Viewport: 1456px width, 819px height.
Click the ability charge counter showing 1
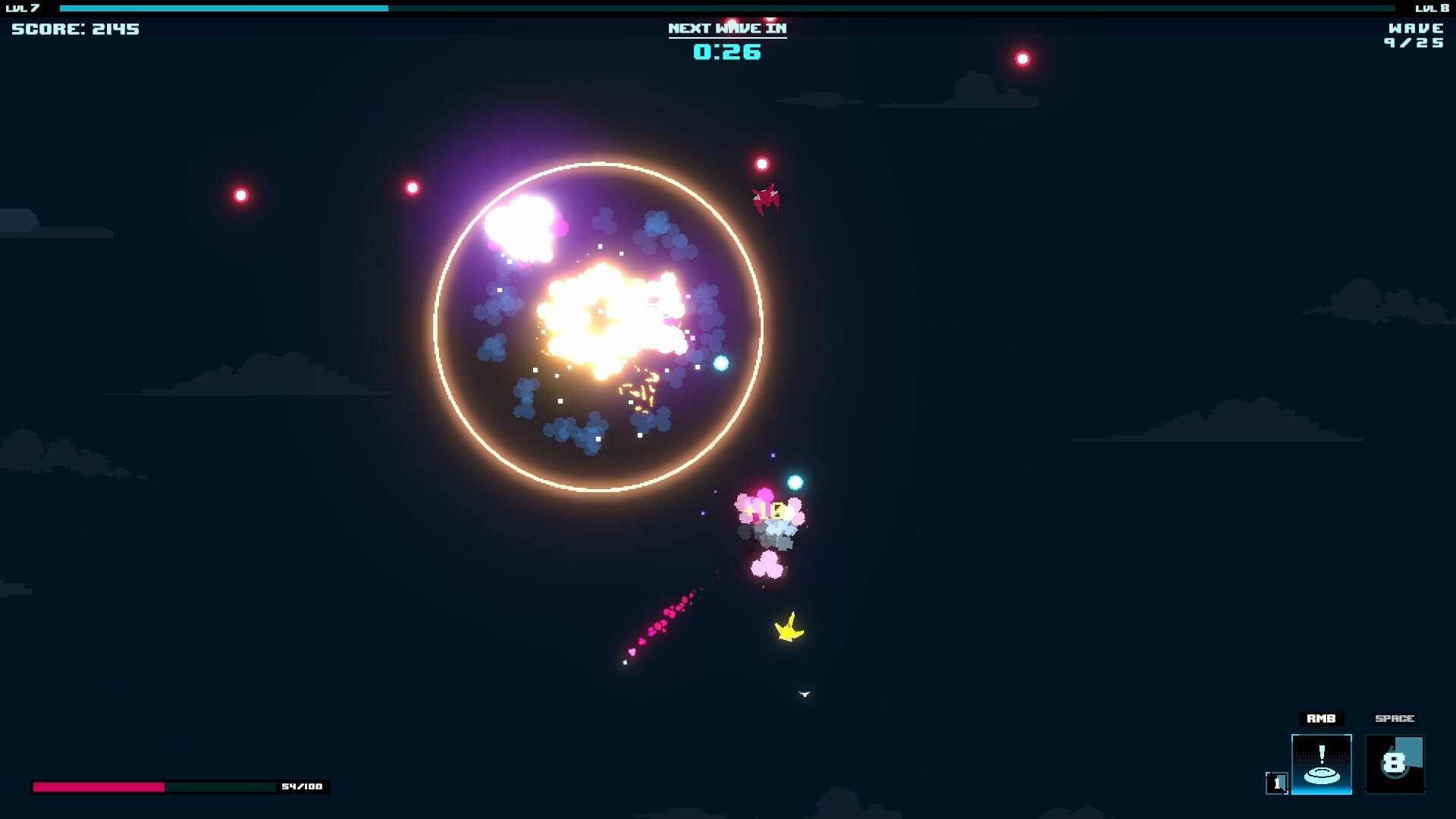tap(1276, 783)
